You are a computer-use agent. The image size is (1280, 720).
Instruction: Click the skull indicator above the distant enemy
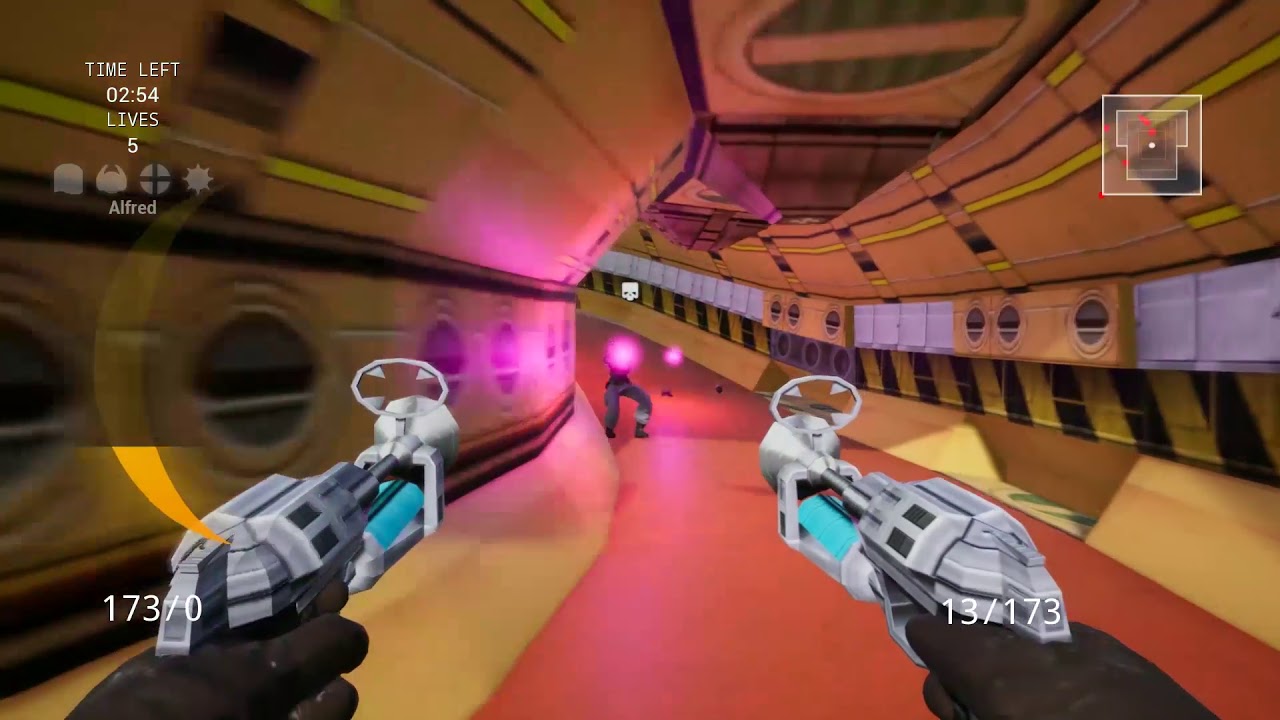pyautogui.click(x=629, y=289)
